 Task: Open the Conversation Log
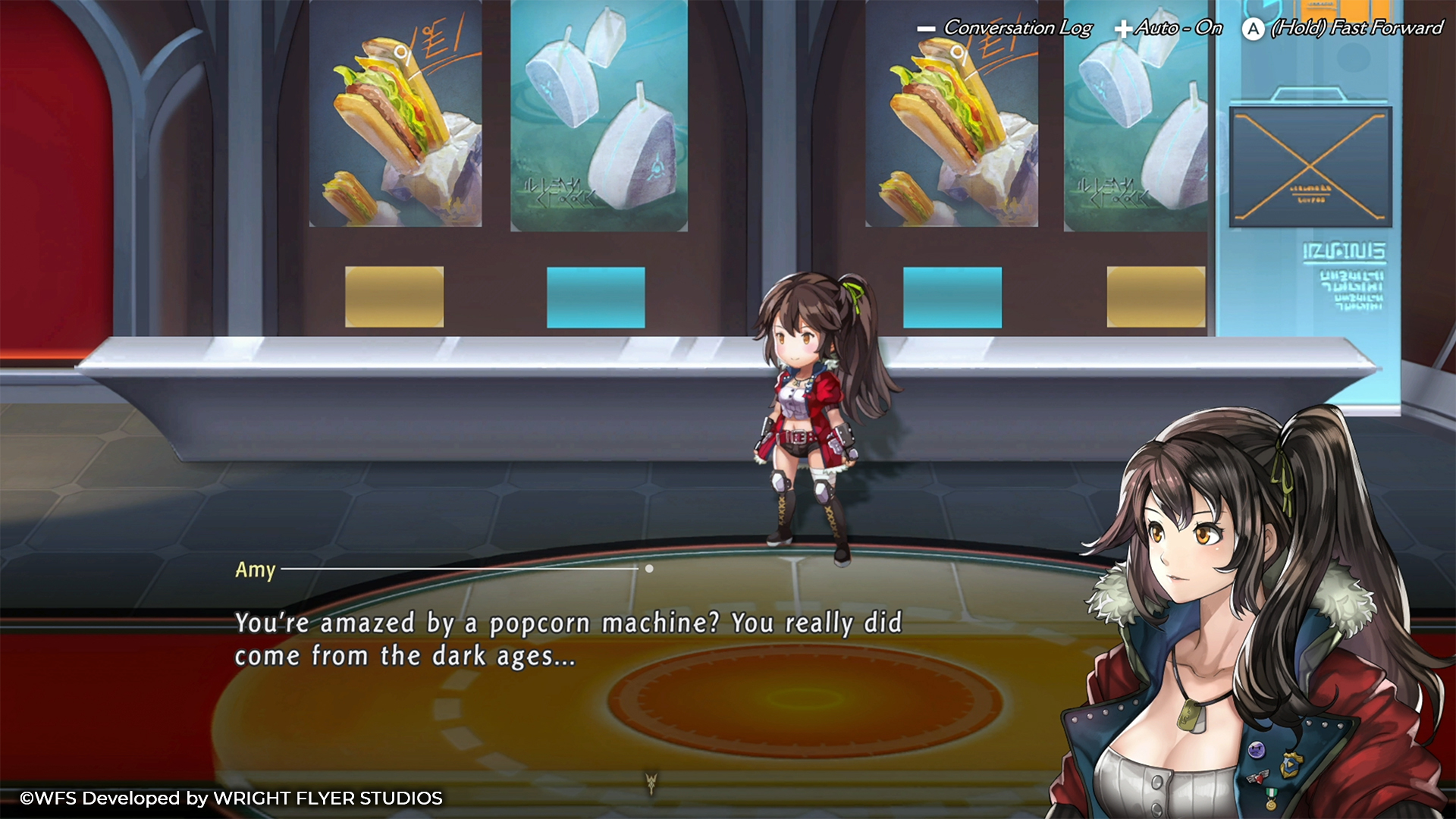[1005, 28]
